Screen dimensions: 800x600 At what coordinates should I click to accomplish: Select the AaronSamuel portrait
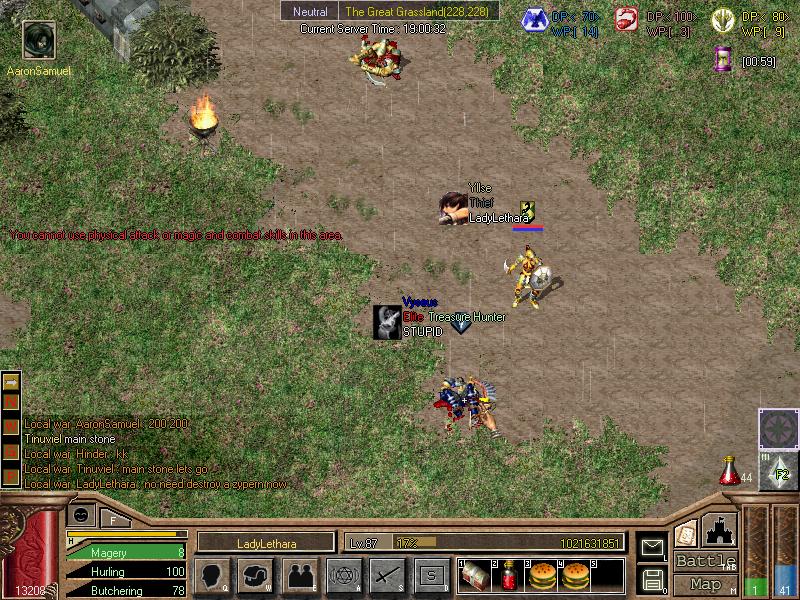point(38,41)
